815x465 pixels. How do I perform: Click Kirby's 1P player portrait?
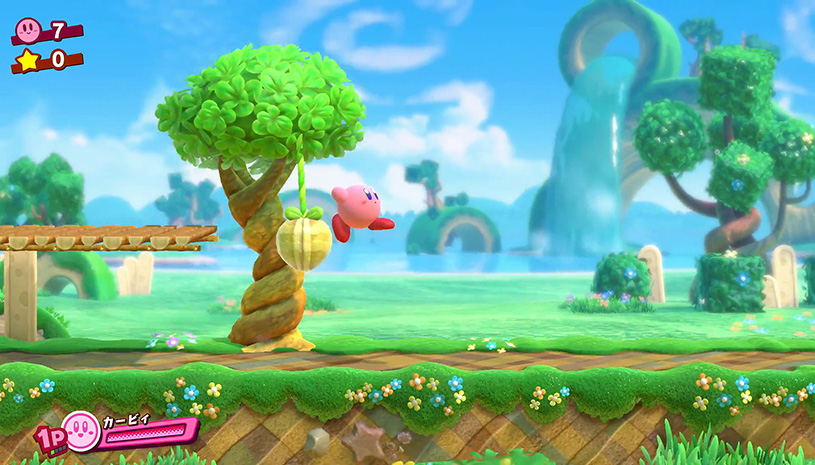tap(80, 431)
